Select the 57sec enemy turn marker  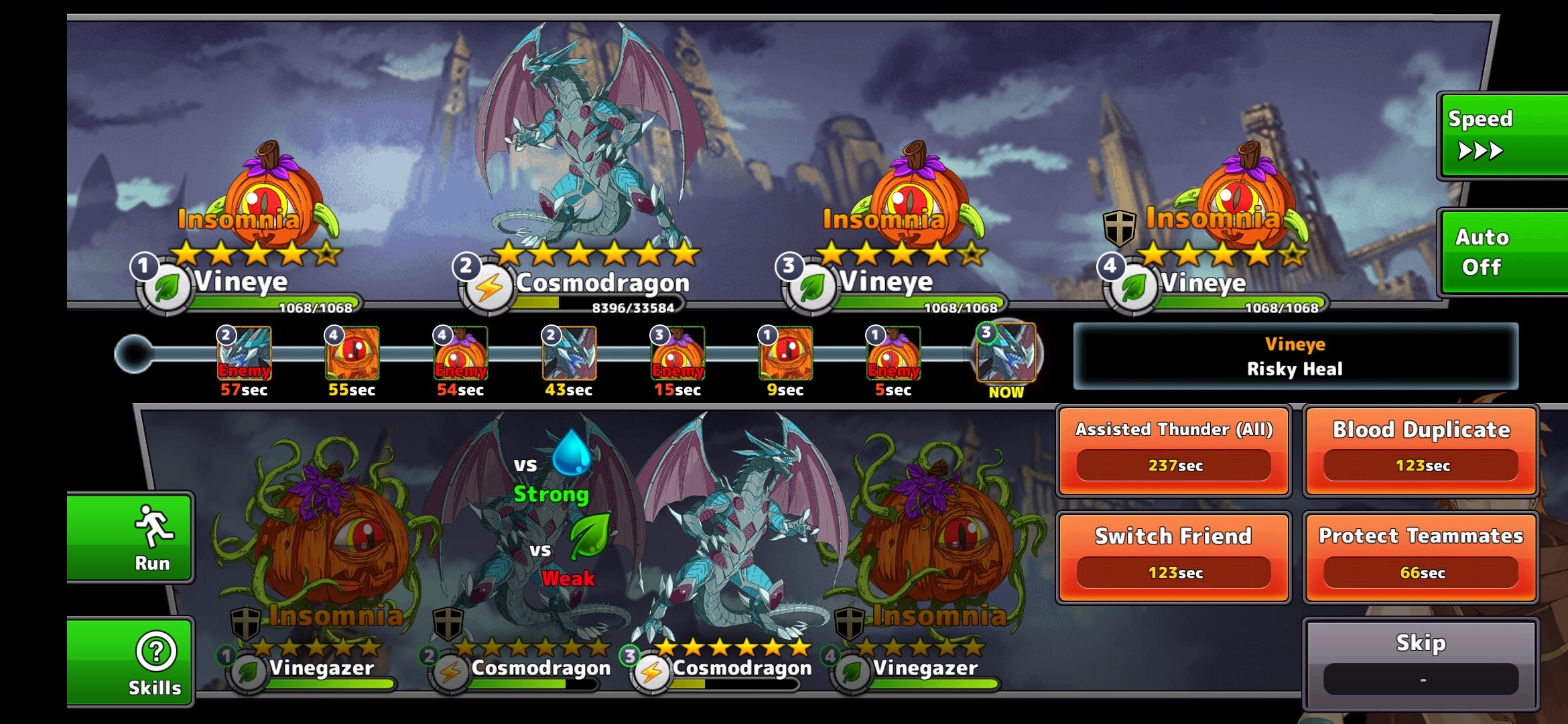[245, 354]
